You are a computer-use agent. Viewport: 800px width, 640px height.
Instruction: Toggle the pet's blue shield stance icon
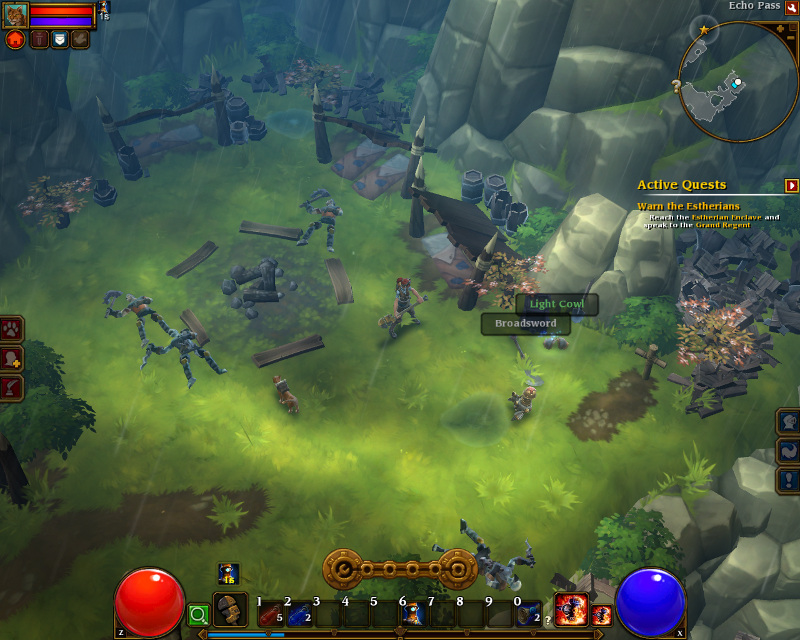[59, 39]
